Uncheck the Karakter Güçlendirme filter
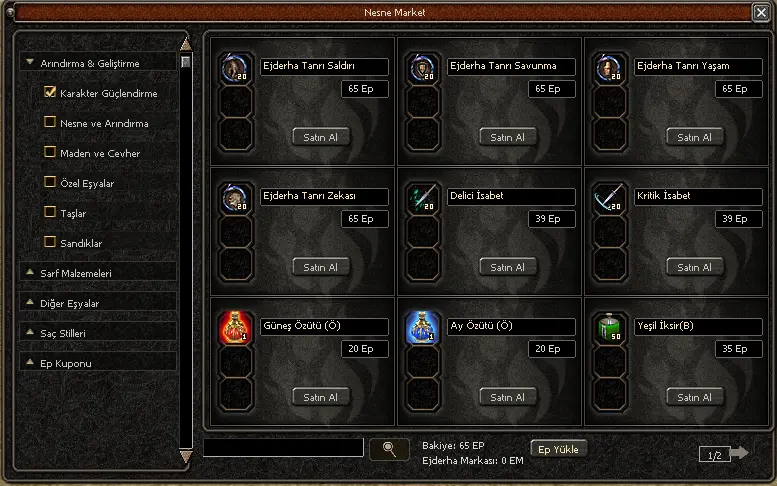Image resolution: width=777 pixels, height=486 pixels. pos(50,93)
